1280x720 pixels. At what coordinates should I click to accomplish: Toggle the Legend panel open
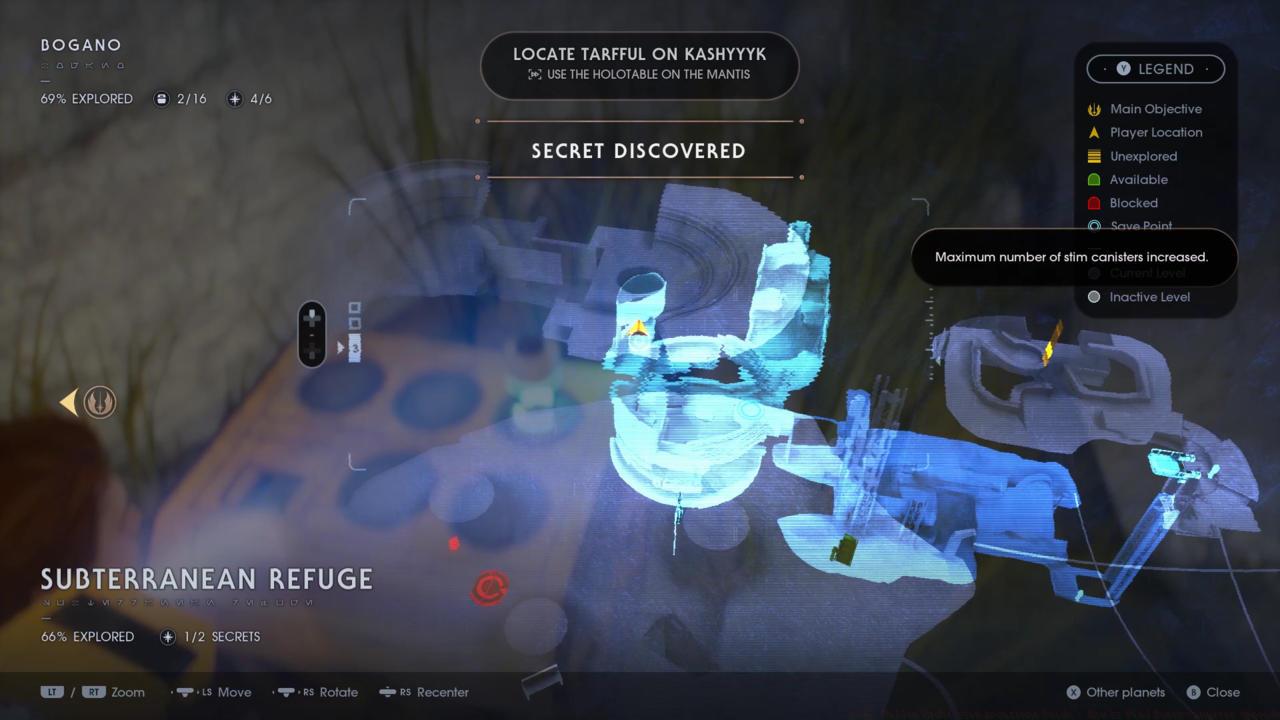(x=1155, y=69)
